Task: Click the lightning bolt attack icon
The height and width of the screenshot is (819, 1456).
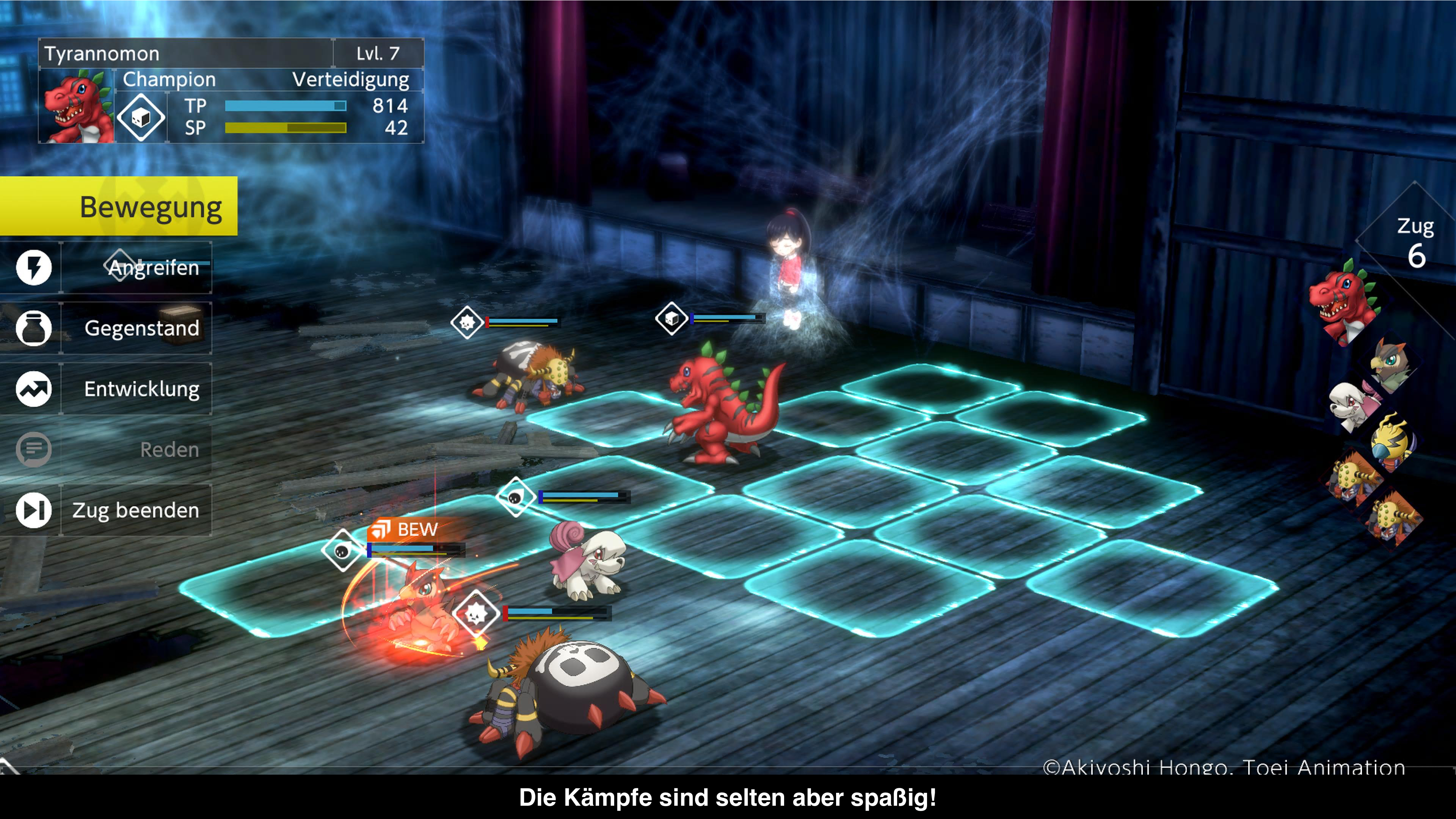Action: 33,267
